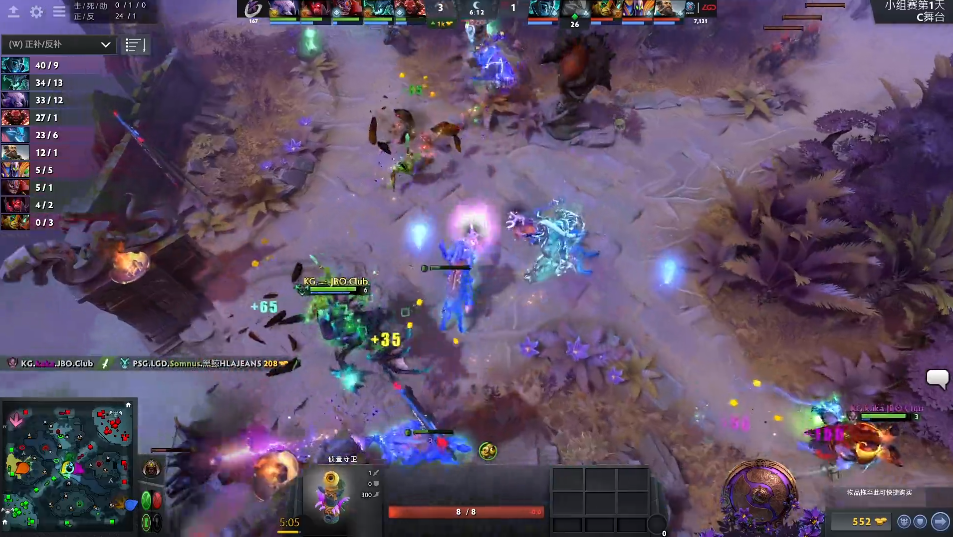Select the hero row showing 34 / 13
The image size is (953, 537).
tap(32, 83)
